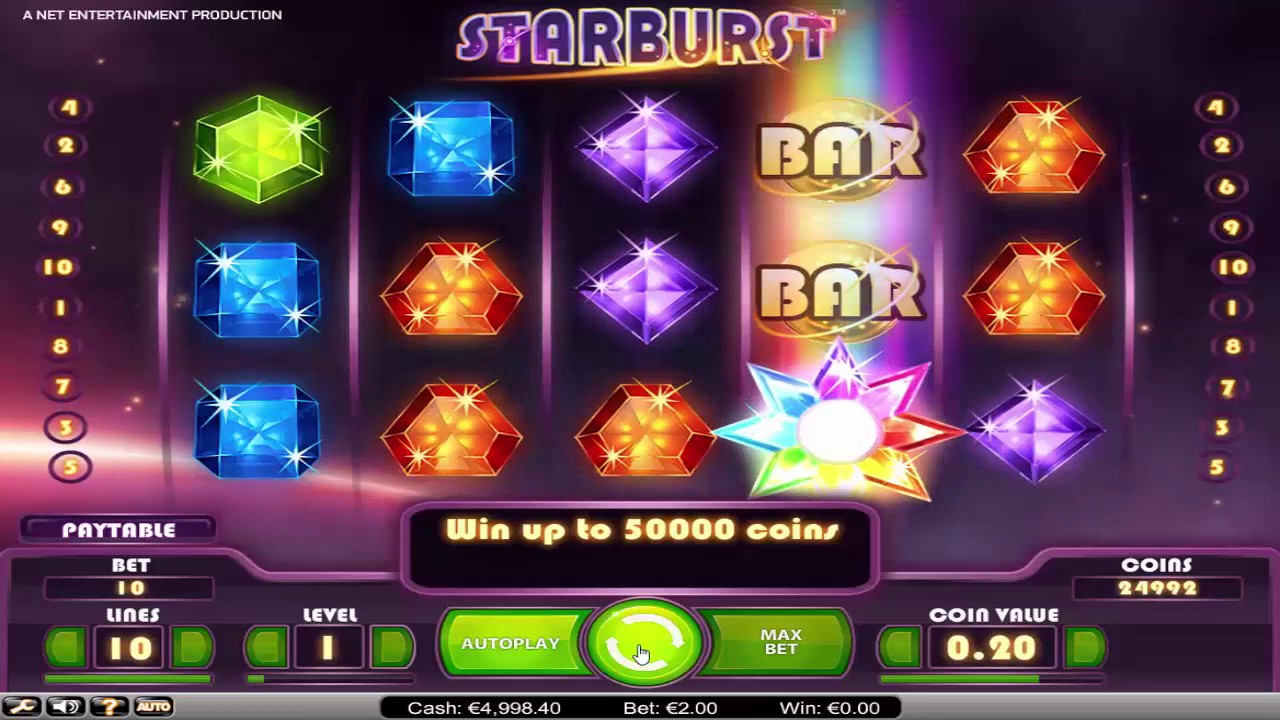
Task: Decrease the Coin Value
Action: click(900, 648)
